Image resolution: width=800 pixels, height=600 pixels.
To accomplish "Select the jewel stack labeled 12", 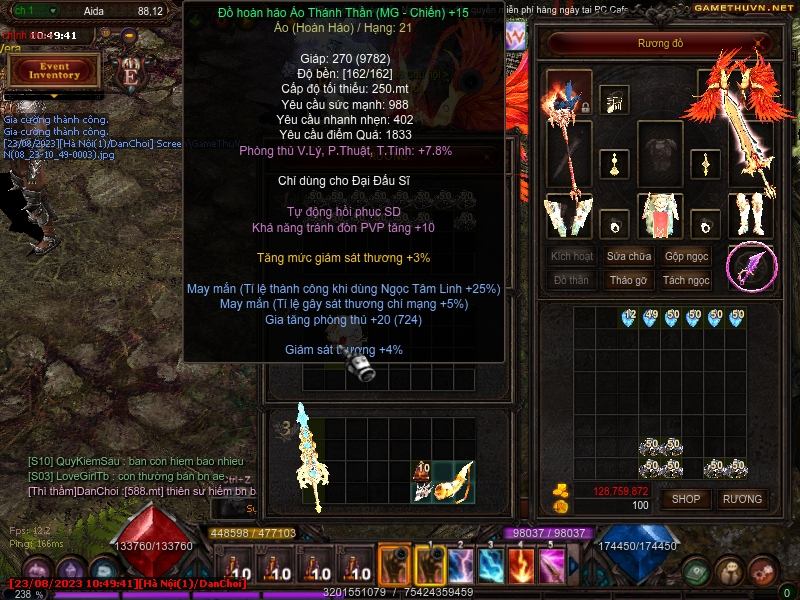I will (629, 319).
